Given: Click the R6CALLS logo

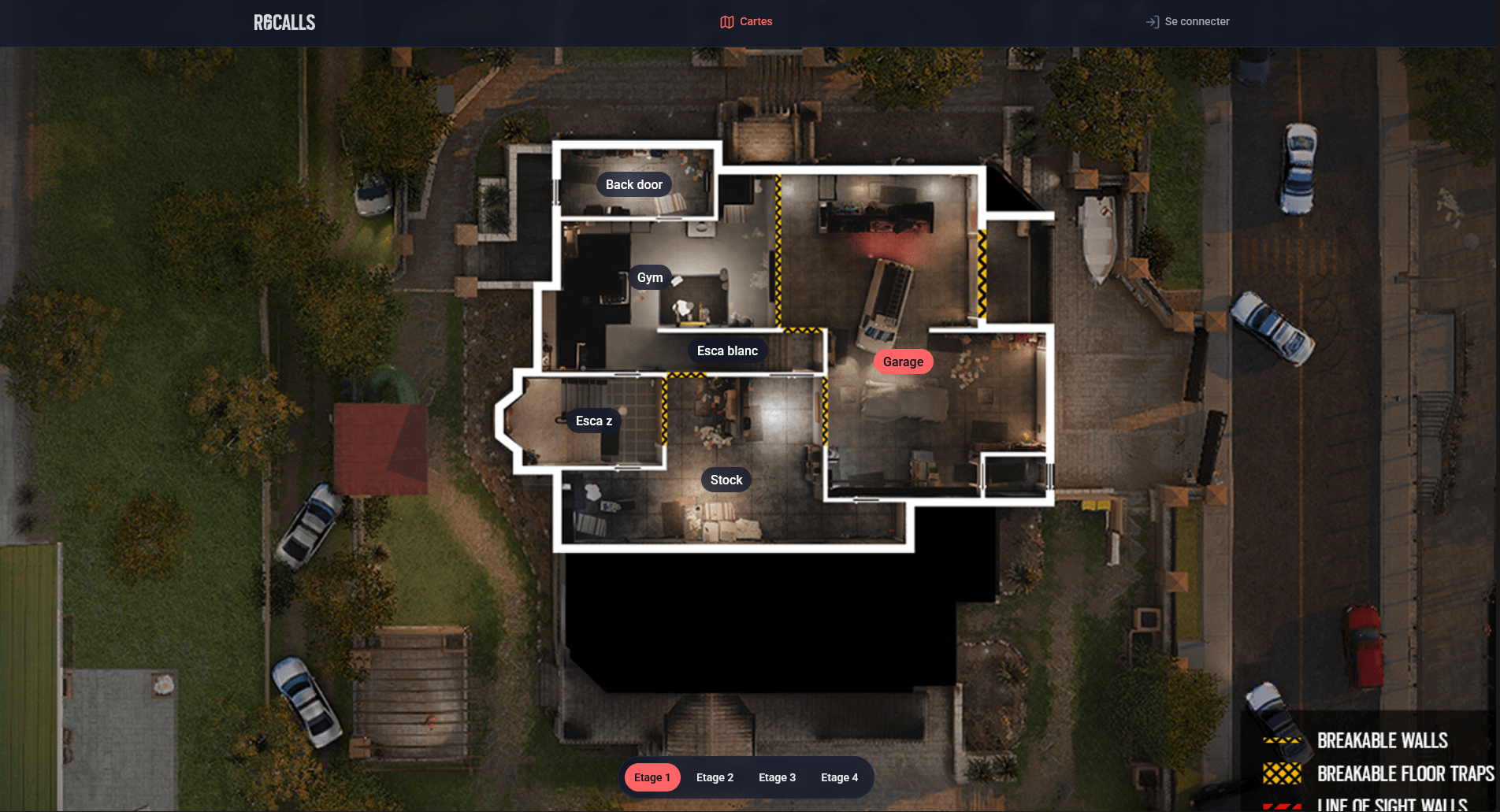Looking at the screenshot, I should [x=284, y=23].
